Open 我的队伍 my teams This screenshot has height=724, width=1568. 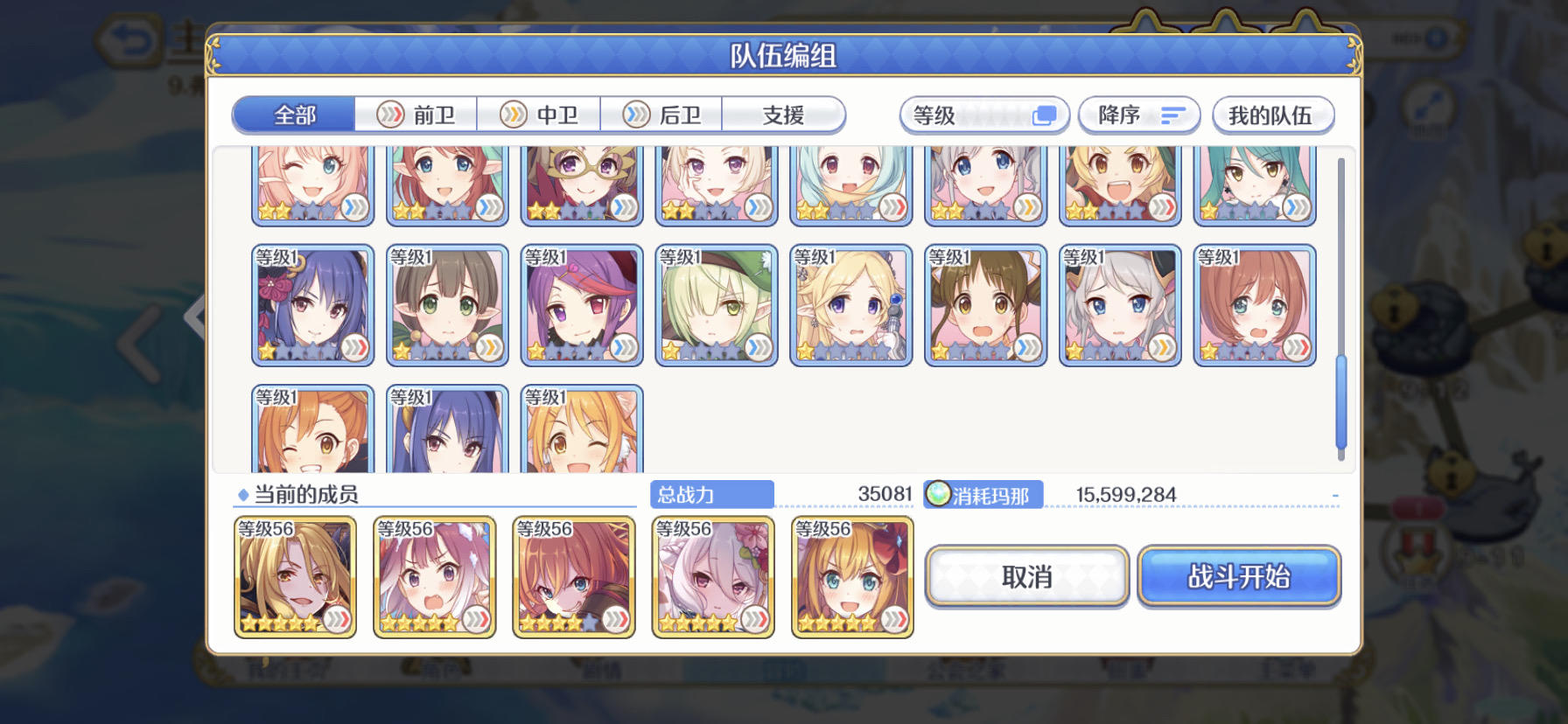click(1272, 115)
